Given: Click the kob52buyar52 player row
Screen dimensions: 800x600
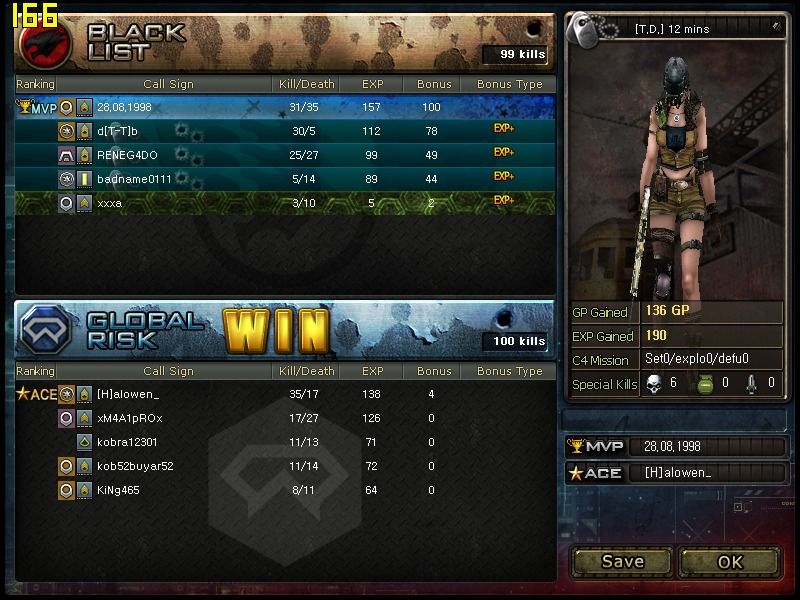Looking at the screenshot, I should (135, 466).
